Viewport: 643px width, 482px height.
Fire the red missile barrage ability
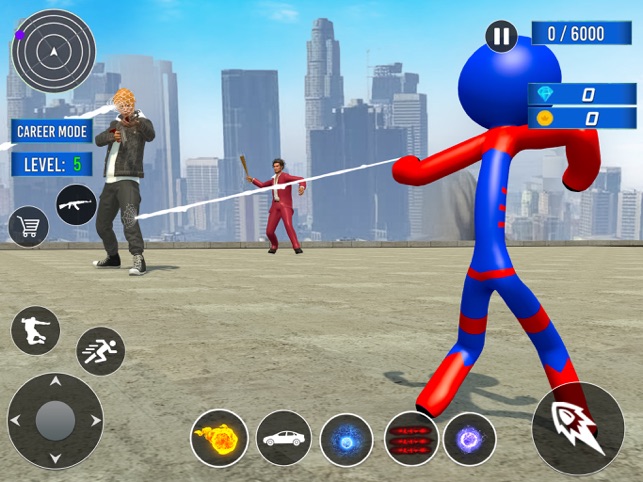tap(411, 439)
